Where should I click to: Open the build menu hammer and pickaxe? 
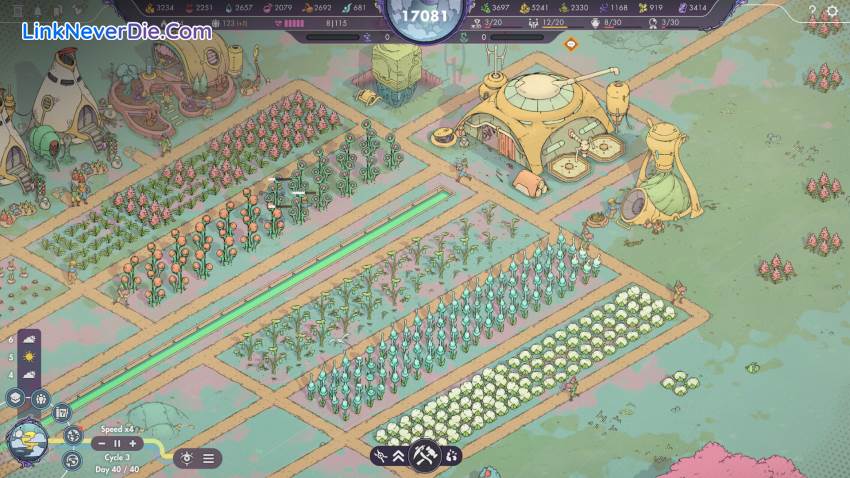click(424, 456)
